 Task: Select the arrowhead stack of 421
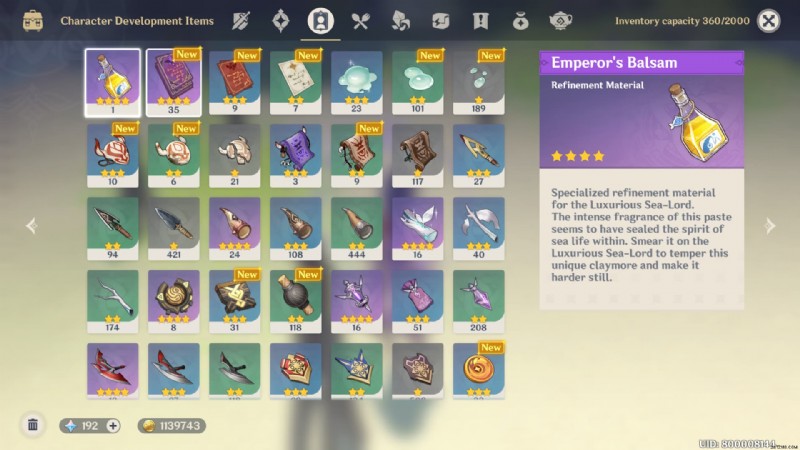pyautogui.click(x=173, y=228)
